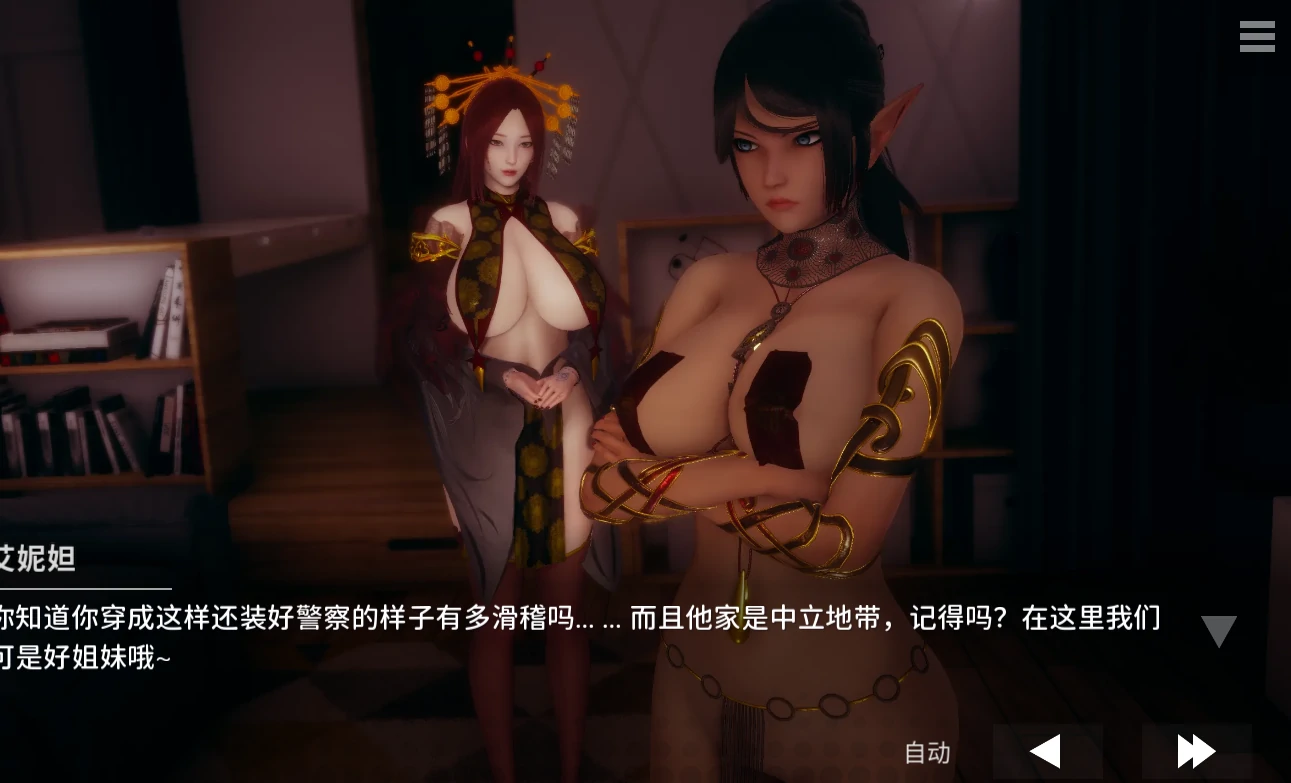Click the down triangle to continue dialogue

pos(1217,629)
